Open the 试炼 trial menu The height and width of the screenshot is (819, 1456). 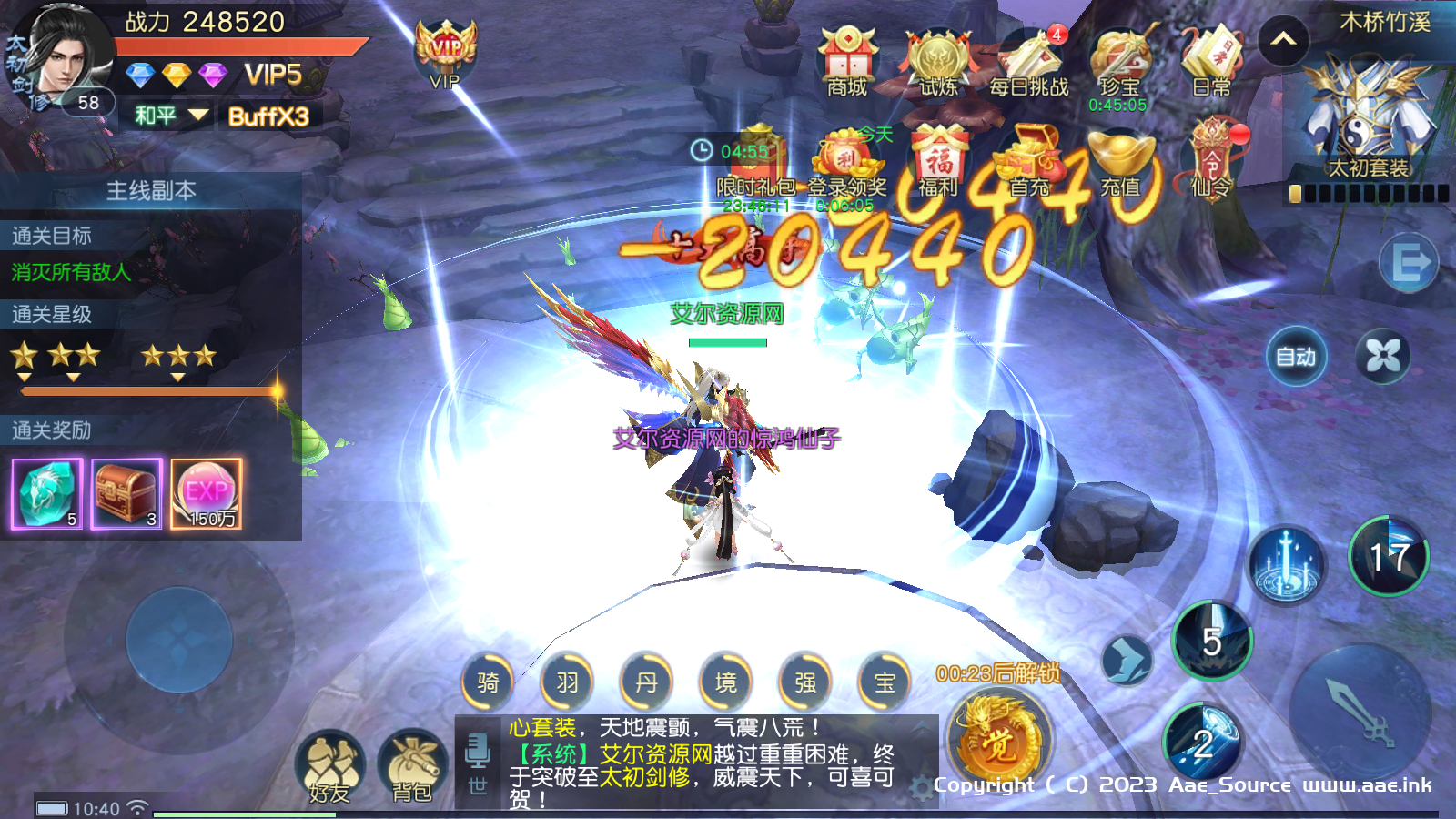[938, 62]
